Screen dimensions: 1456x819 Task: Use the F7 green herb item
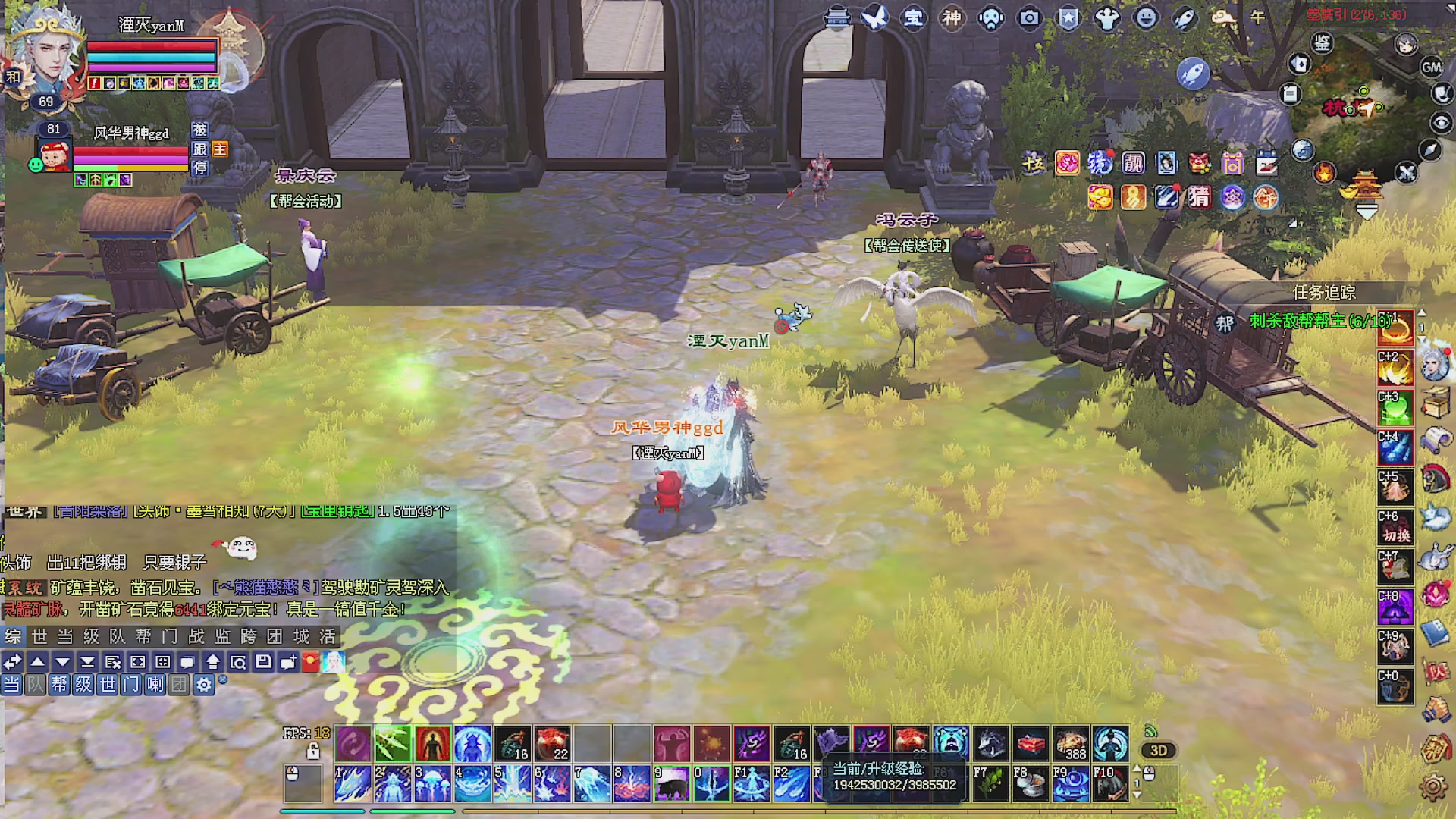point(990,784)
